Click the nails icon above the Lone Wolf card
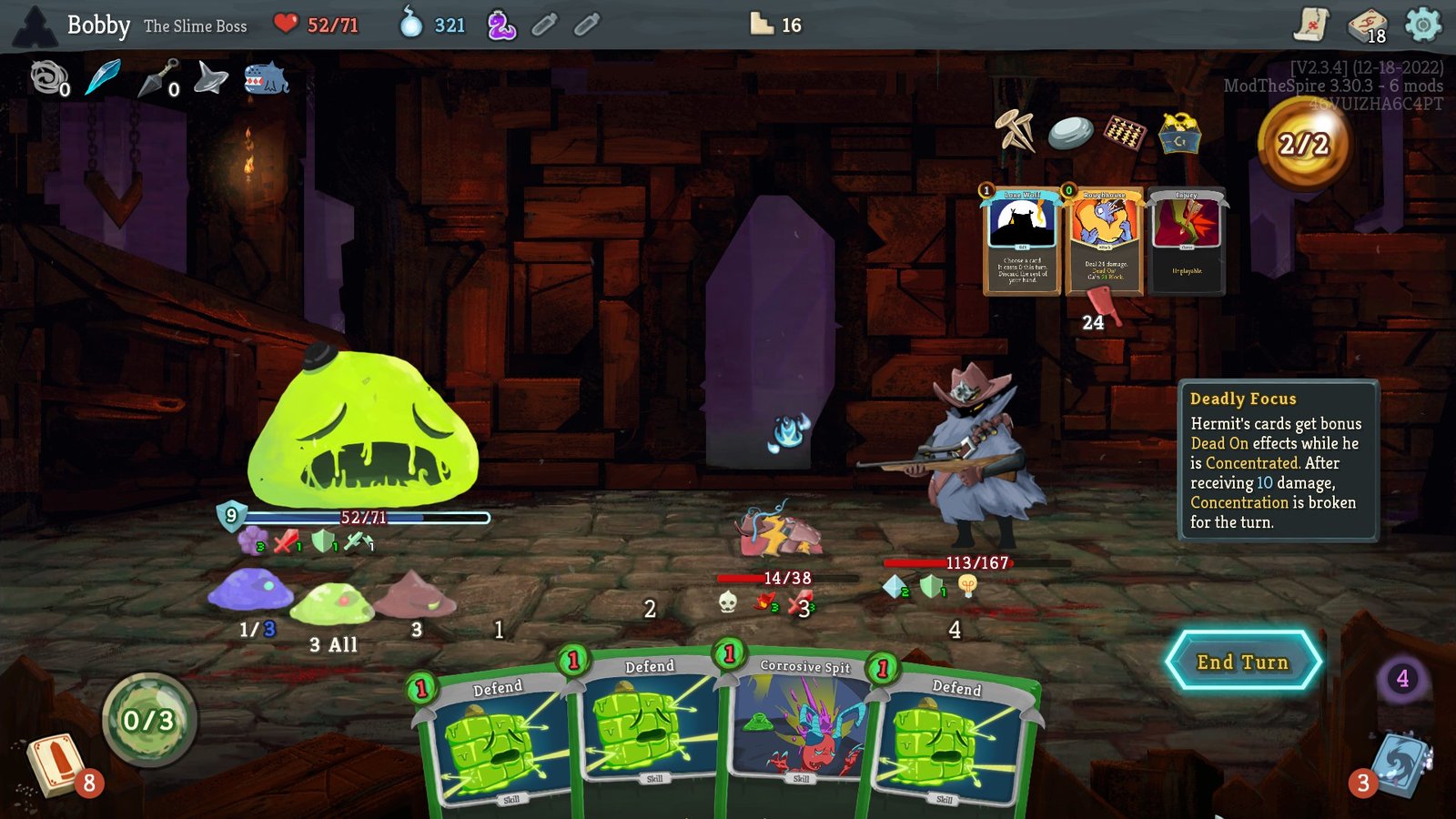 [1013, 129]
